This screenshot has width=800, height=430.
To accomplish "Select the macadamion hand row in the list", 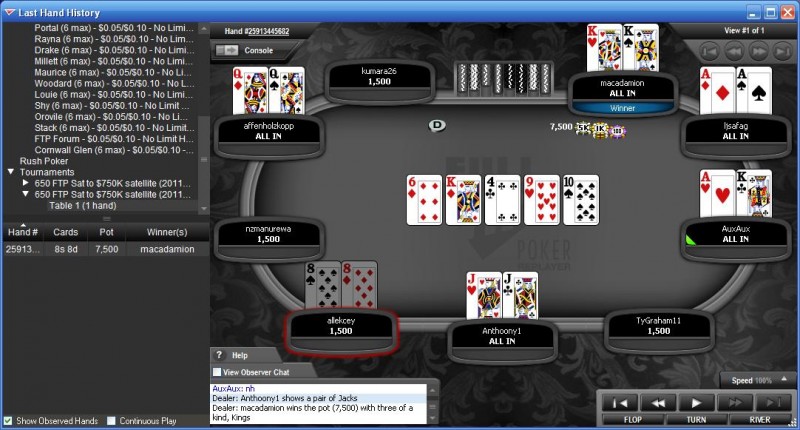I will [x=100, y=249].
